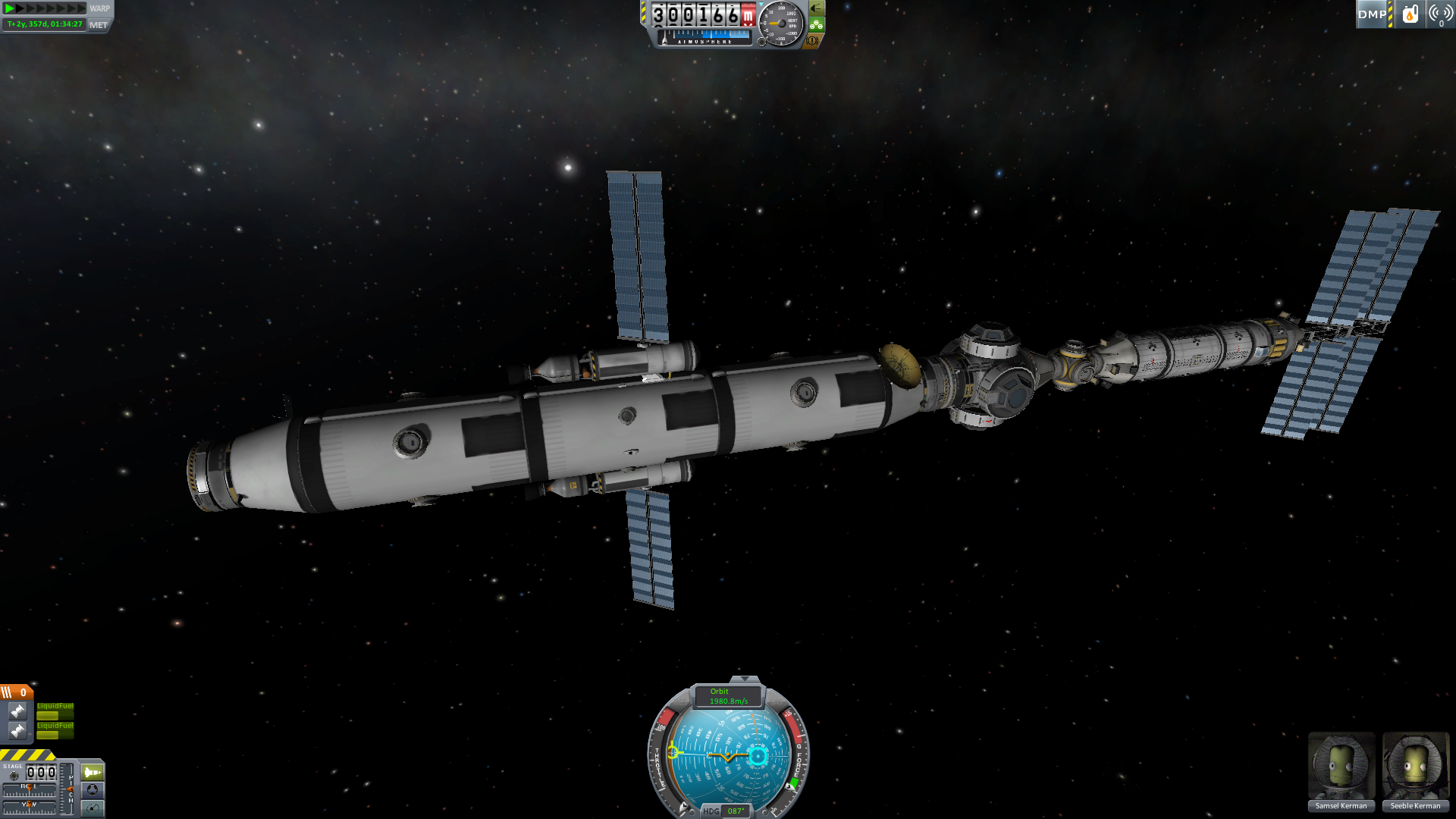Collapse the navball using its top arrow

tap(745, 679)
